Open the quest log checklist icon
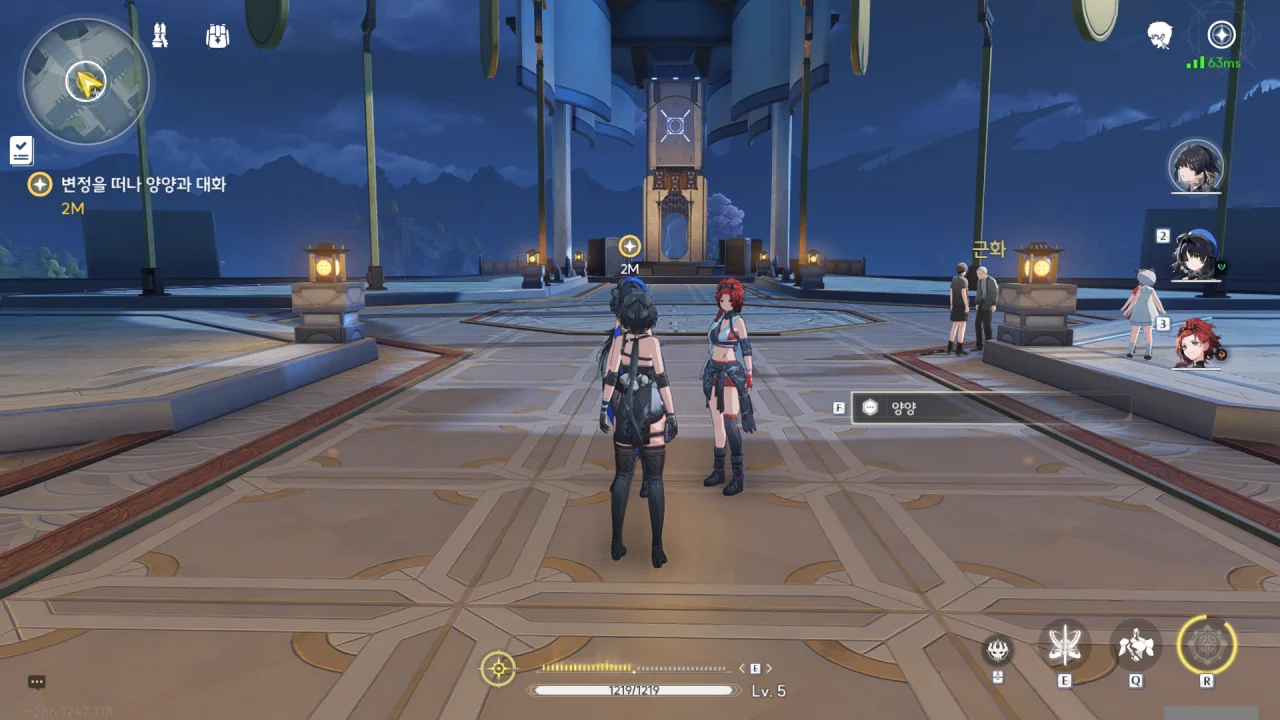The width and height of the screenshot is (1280, 720). click(21, 150)
